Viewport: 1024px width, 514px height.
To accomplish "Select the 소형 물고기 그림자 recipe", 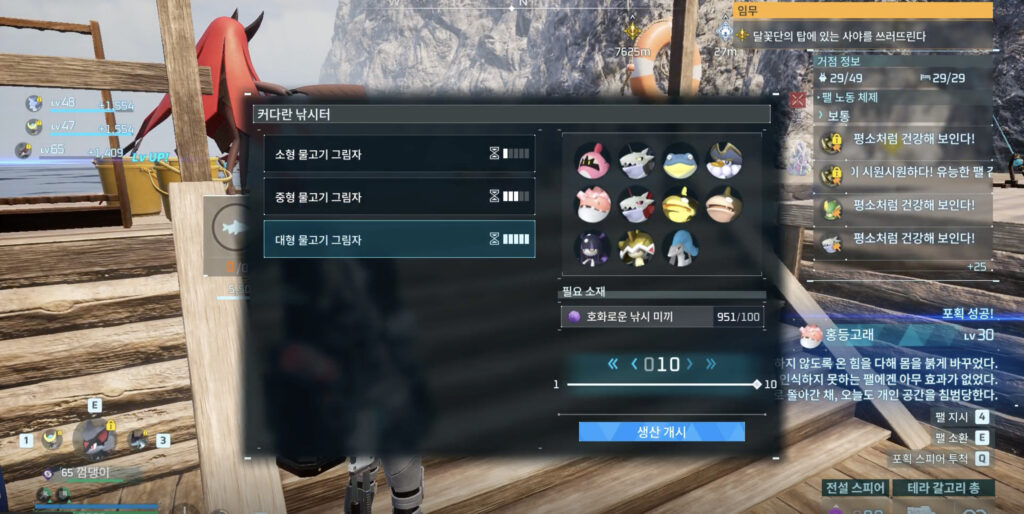I will point(399,154).
